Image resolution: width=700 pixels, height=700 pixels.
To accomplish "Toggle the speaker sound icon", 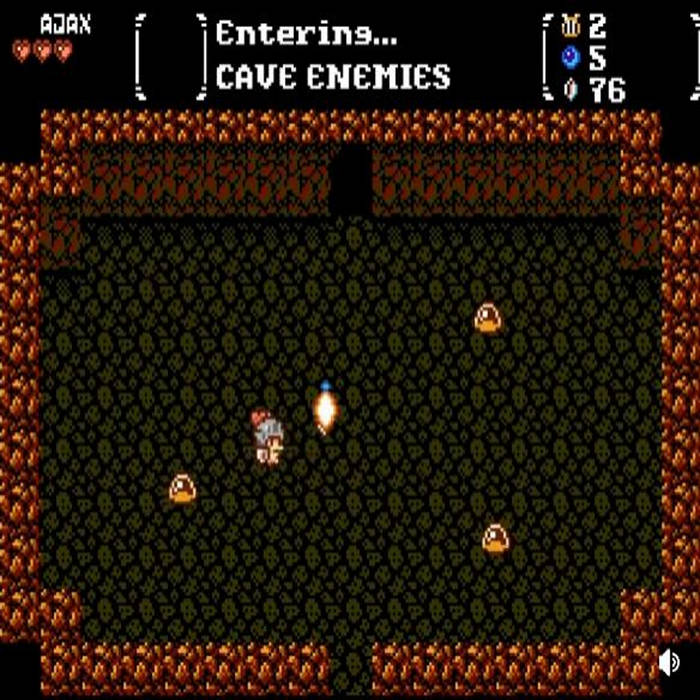I will click(669, 662).
